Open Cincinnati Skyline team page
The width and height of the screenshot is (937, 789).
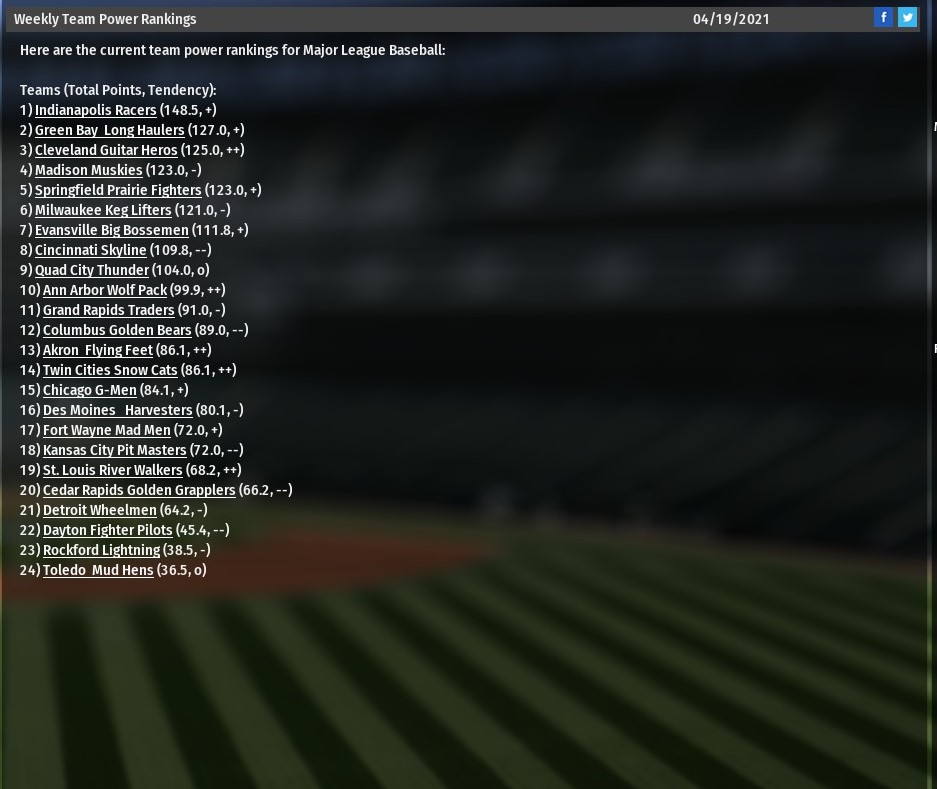coord(90,250)
